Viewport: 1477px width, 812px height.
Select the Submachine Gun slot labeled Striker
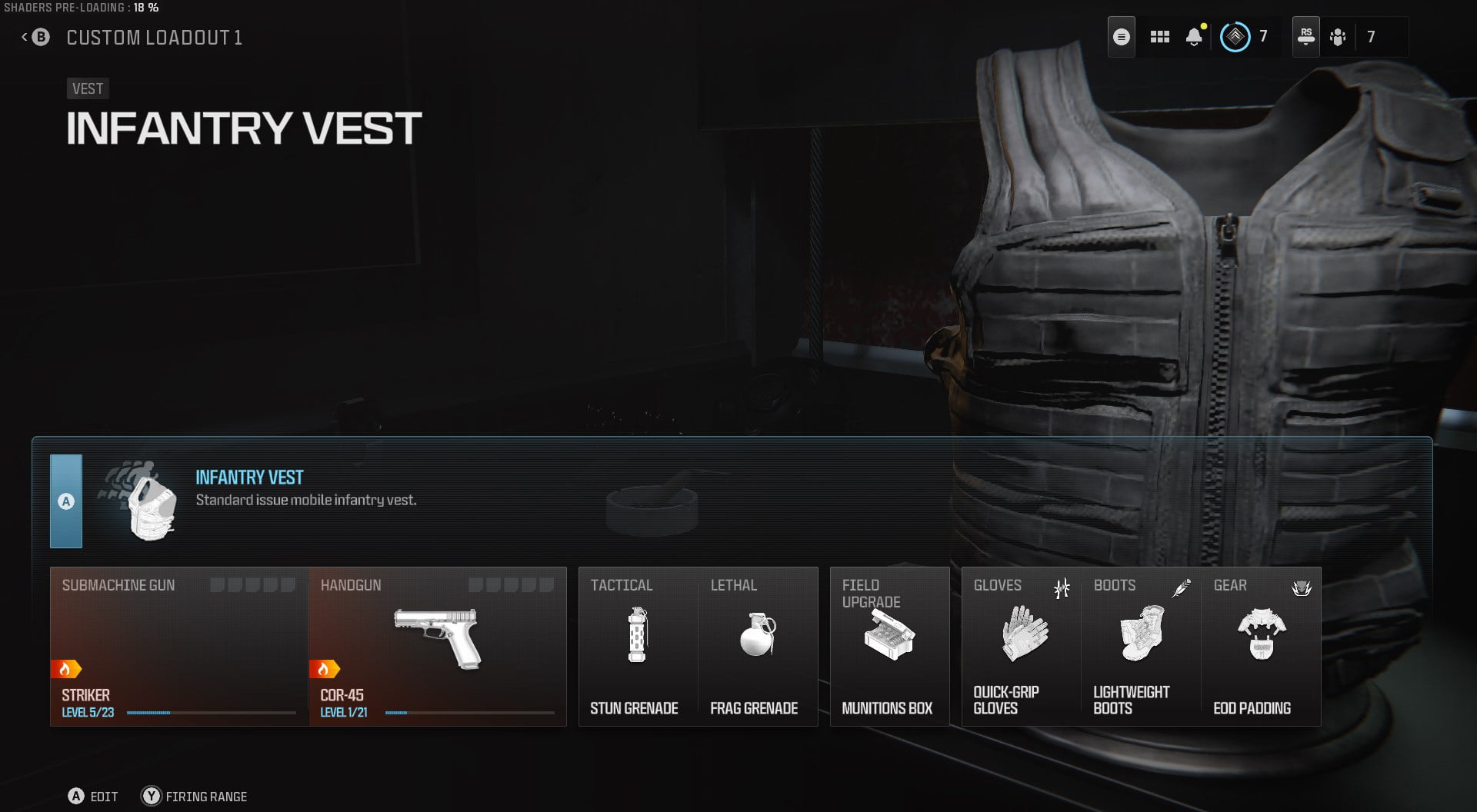point(177,646)
